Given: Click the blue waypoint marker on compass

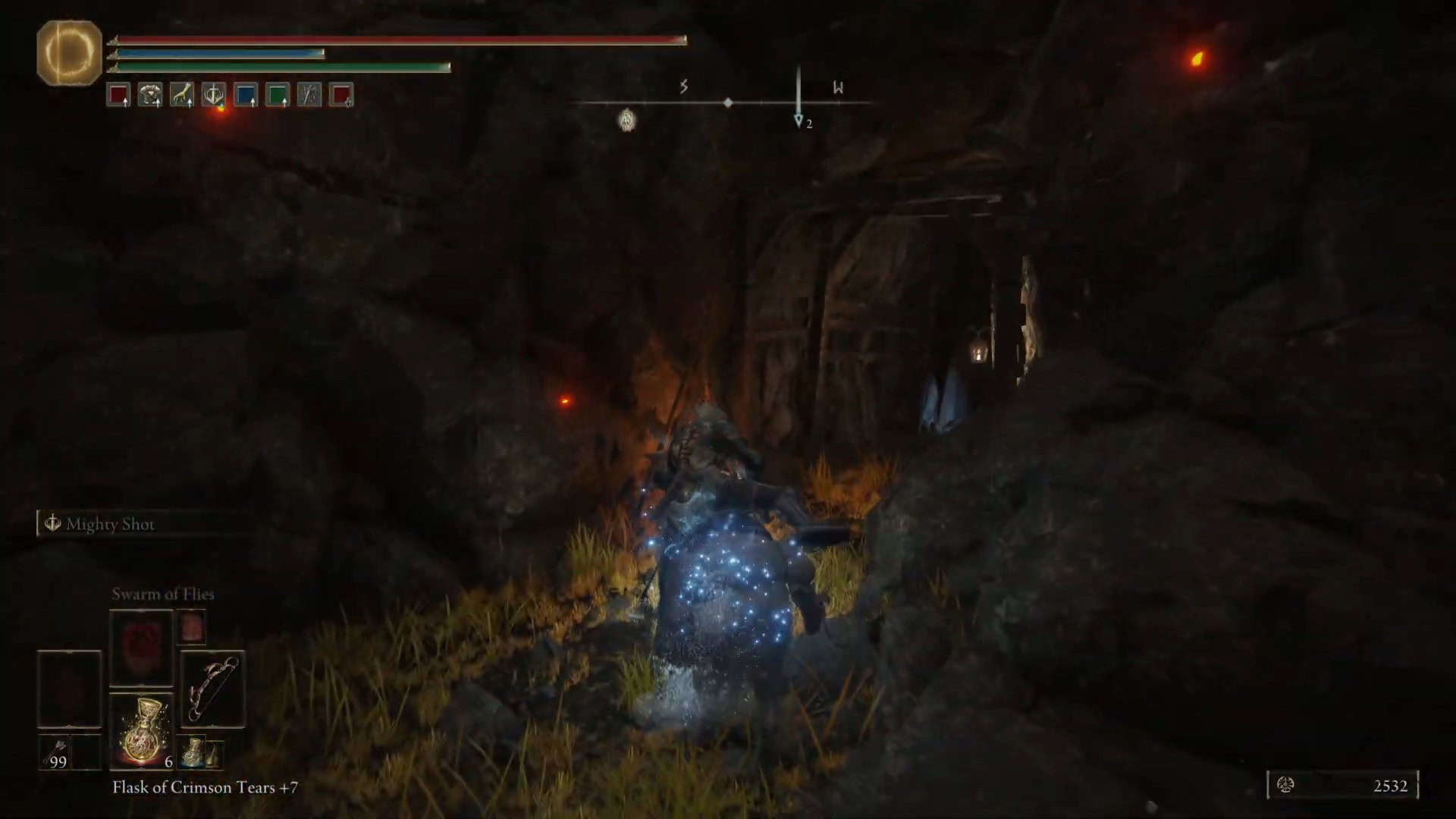Looking at the screenshot, I should pos(799,121).
